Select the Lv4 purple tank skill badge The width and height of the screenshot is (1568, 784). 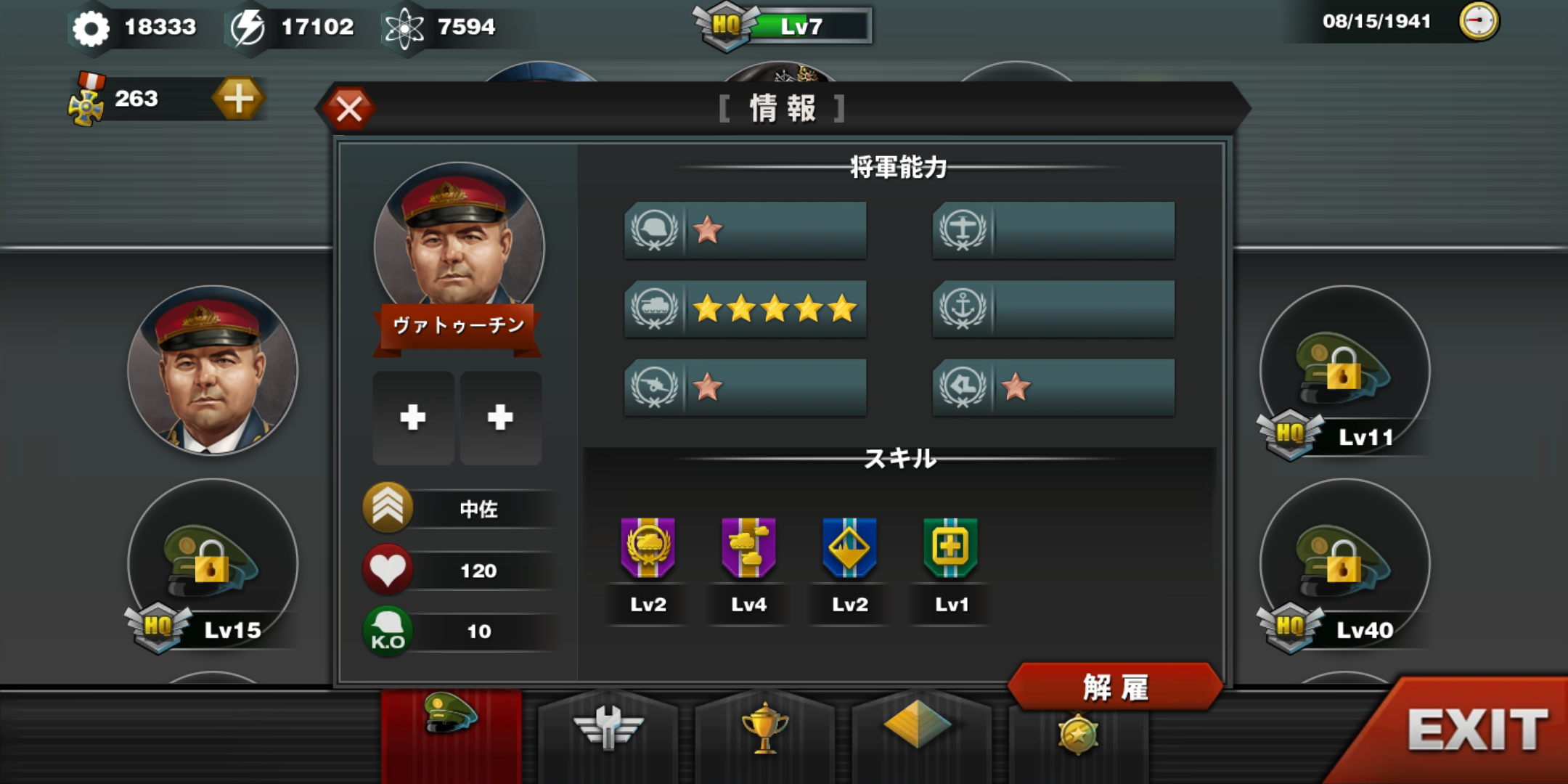(x=748, y=550)
